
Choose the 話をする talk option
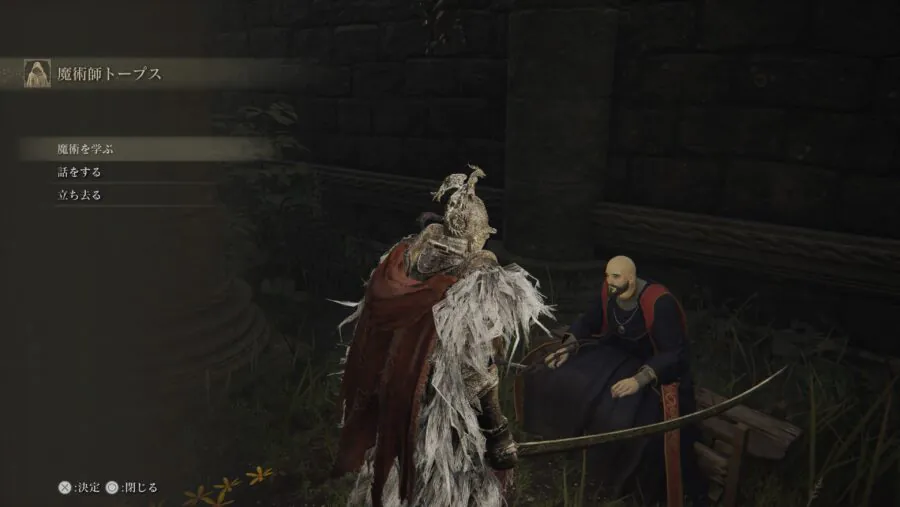pyautogui.click(x=79, y=172)
